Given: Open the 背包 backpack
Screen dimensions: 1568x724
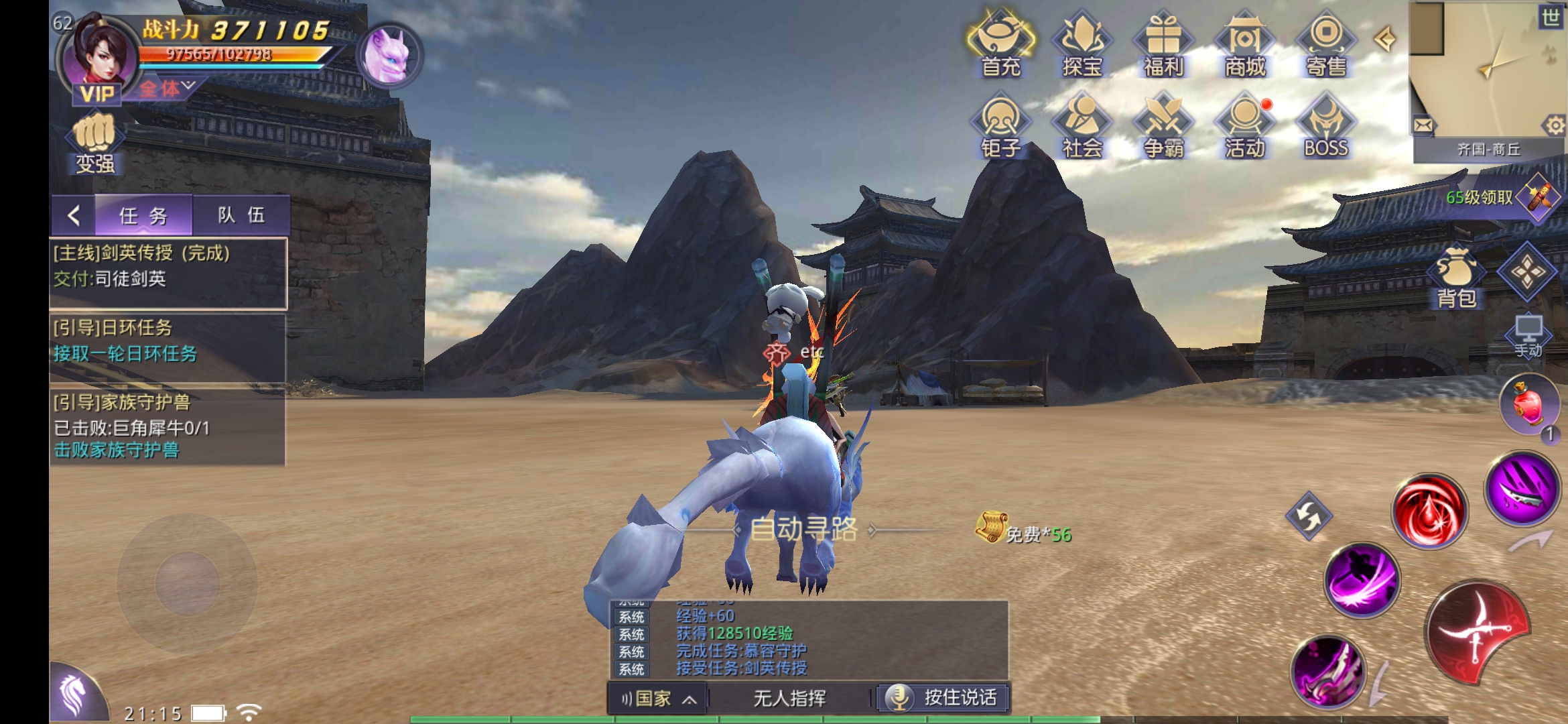Looking at the screenshot, I should (x=1456, y=278).
